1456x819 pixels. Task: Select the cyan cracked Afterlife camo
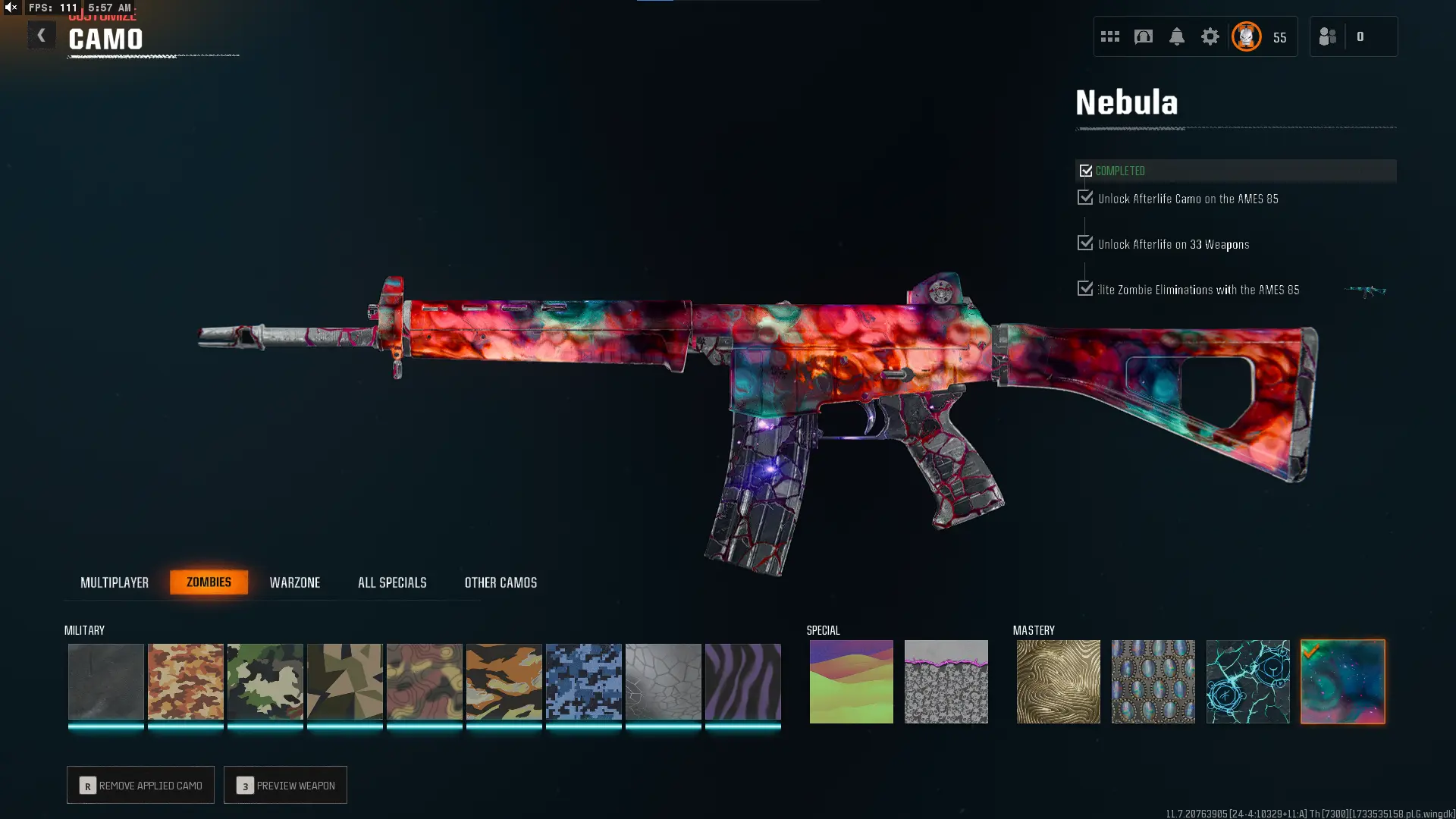(x=1247, y=681)
